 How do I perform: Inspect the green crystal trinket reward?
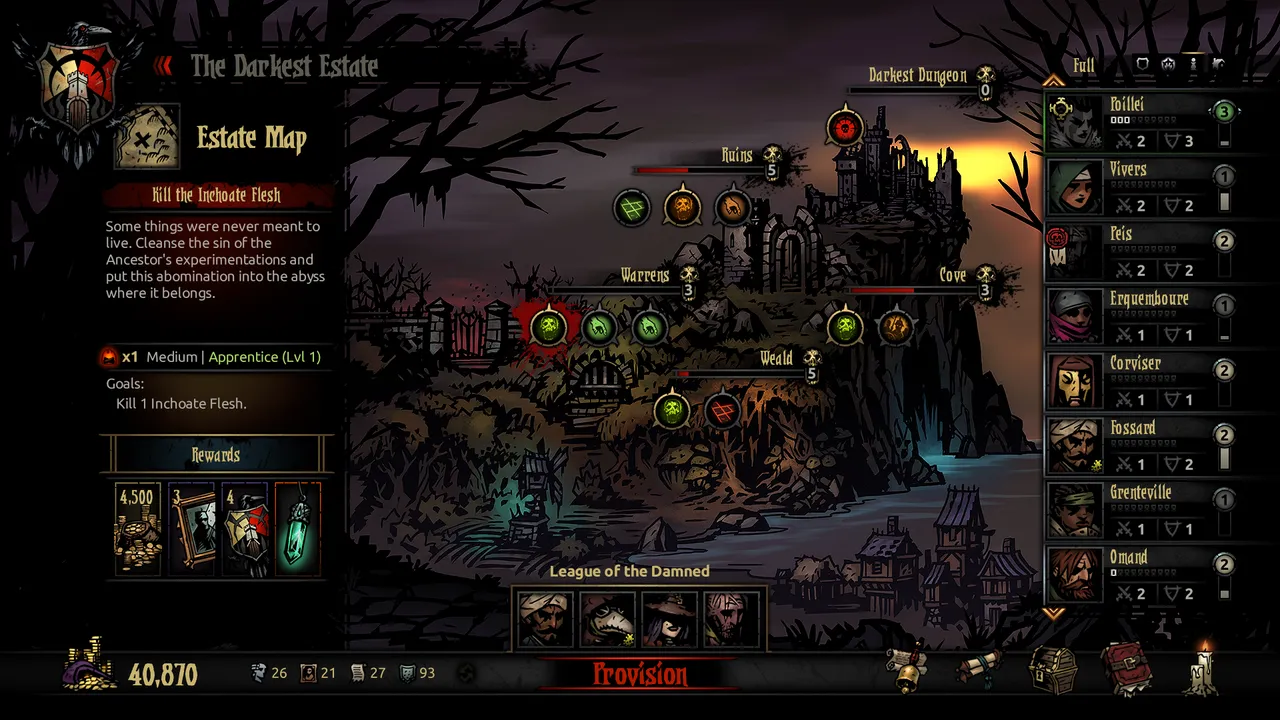(297, 528)
